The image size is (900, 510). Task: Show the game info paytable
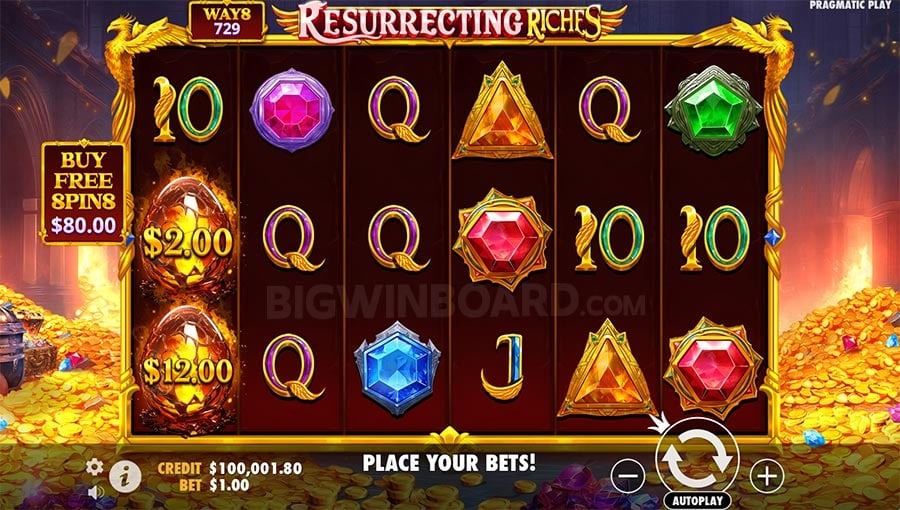tap(125, 474)
